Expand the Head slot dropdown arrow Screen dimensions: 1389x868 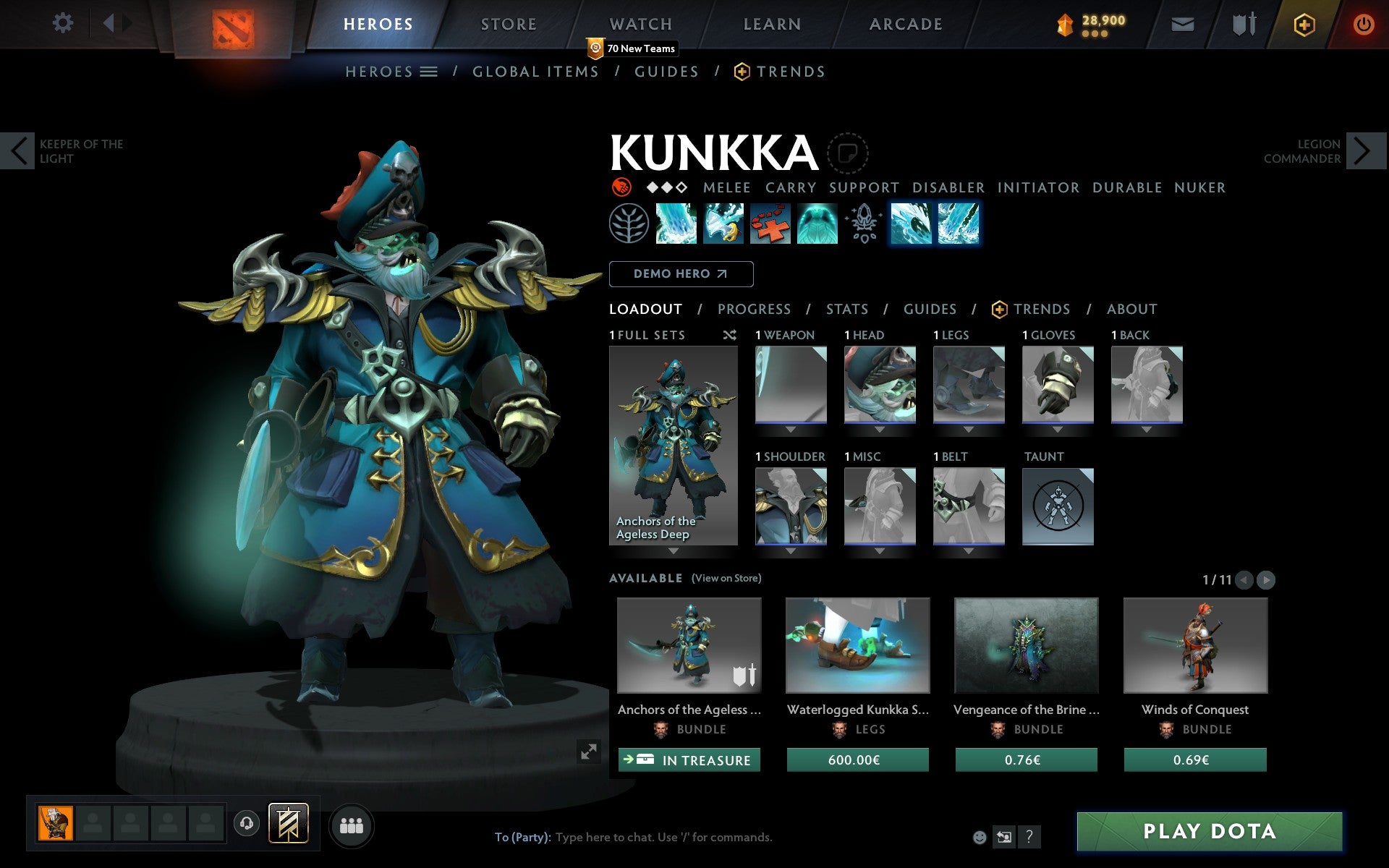pos(880,428)
